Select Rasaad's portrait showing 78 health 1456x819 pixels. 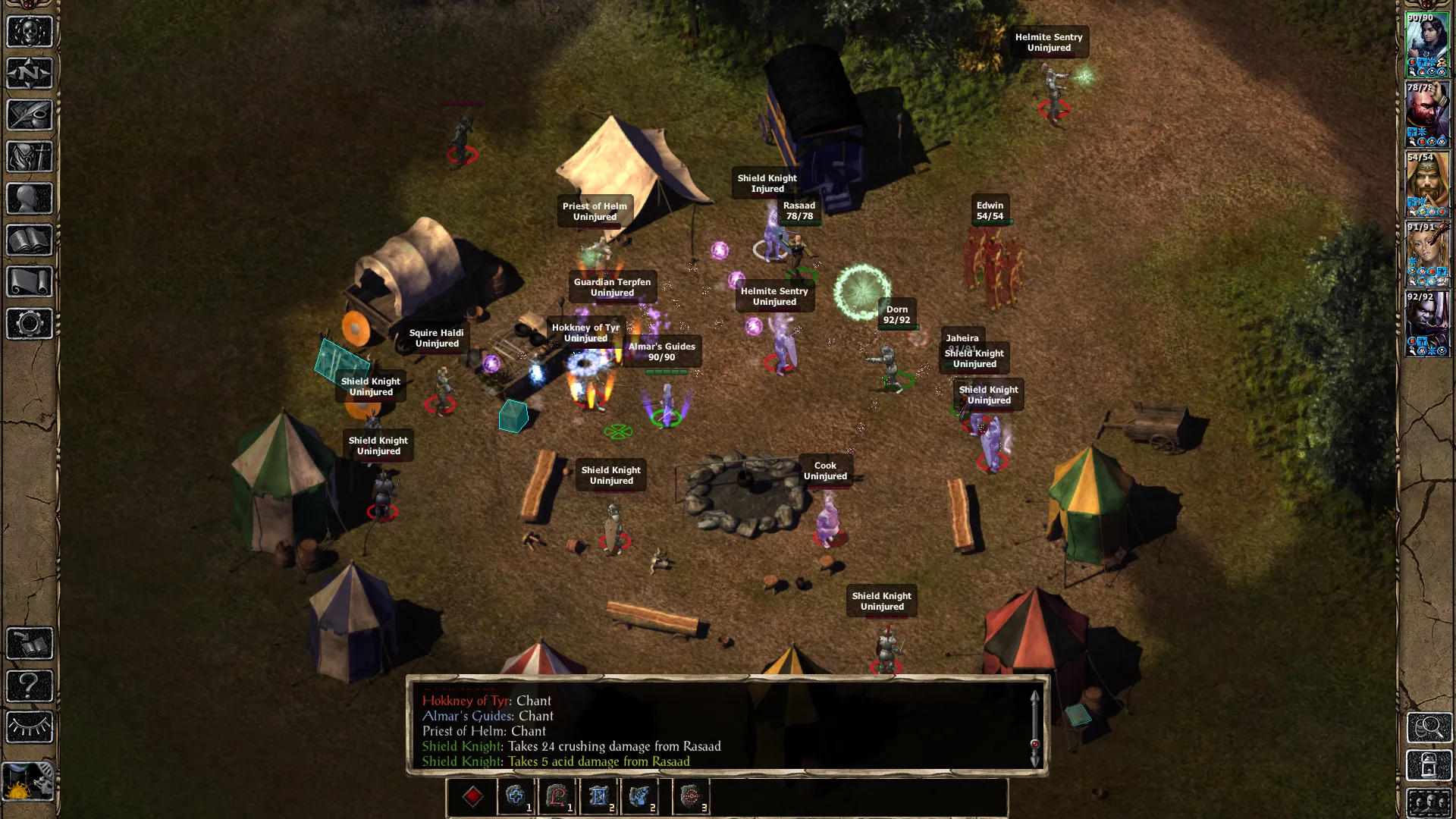click(x=1427, y=115)
